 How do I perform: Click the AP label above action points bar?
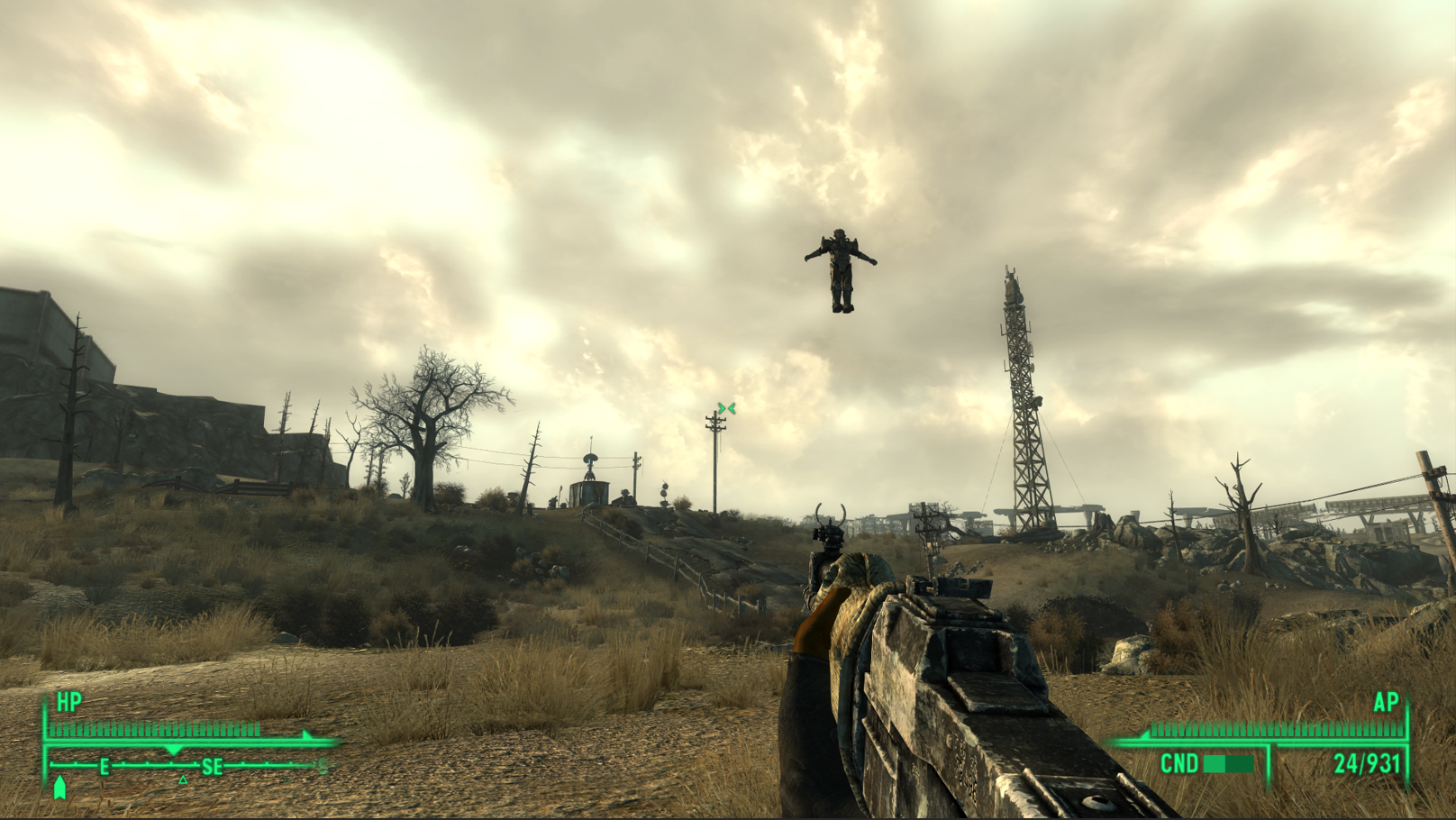pyautogui.click(x=1386, y=702)
